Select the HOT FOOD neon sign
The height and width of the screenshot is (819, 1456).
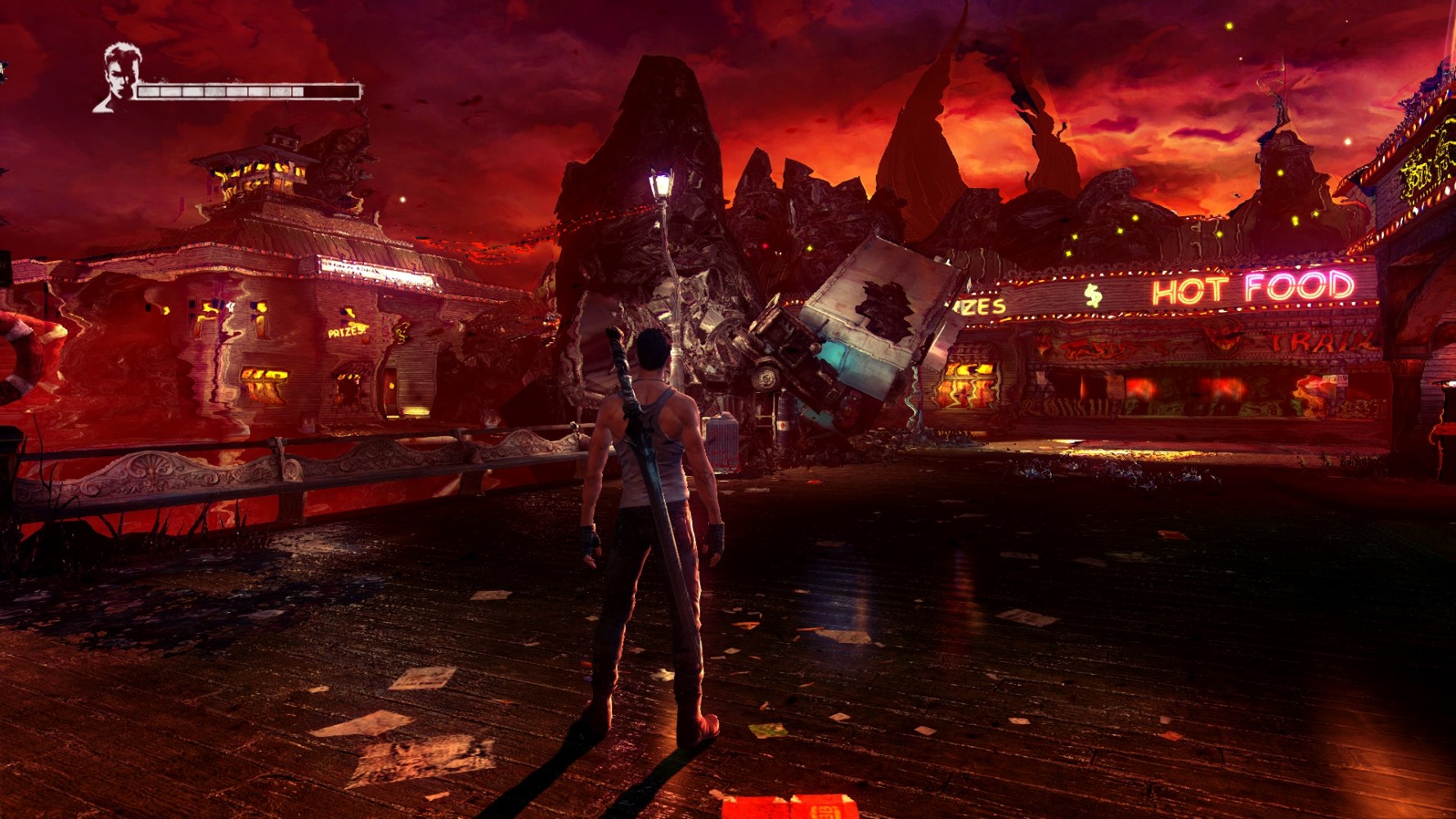(1253, 289)
